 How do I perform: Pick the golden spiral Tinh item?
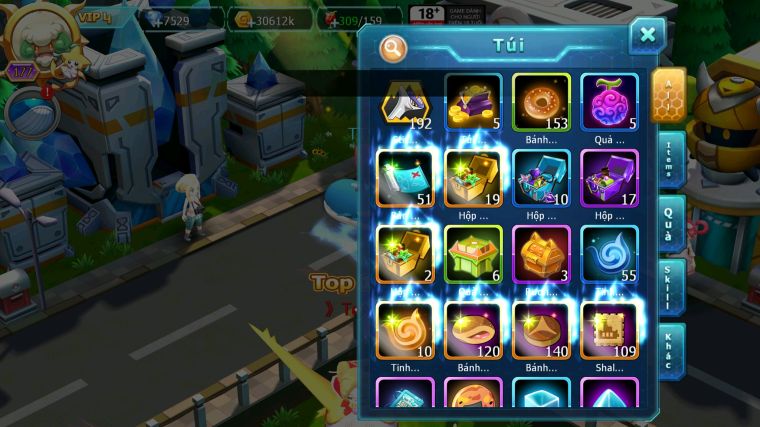(x=405, y=329)
